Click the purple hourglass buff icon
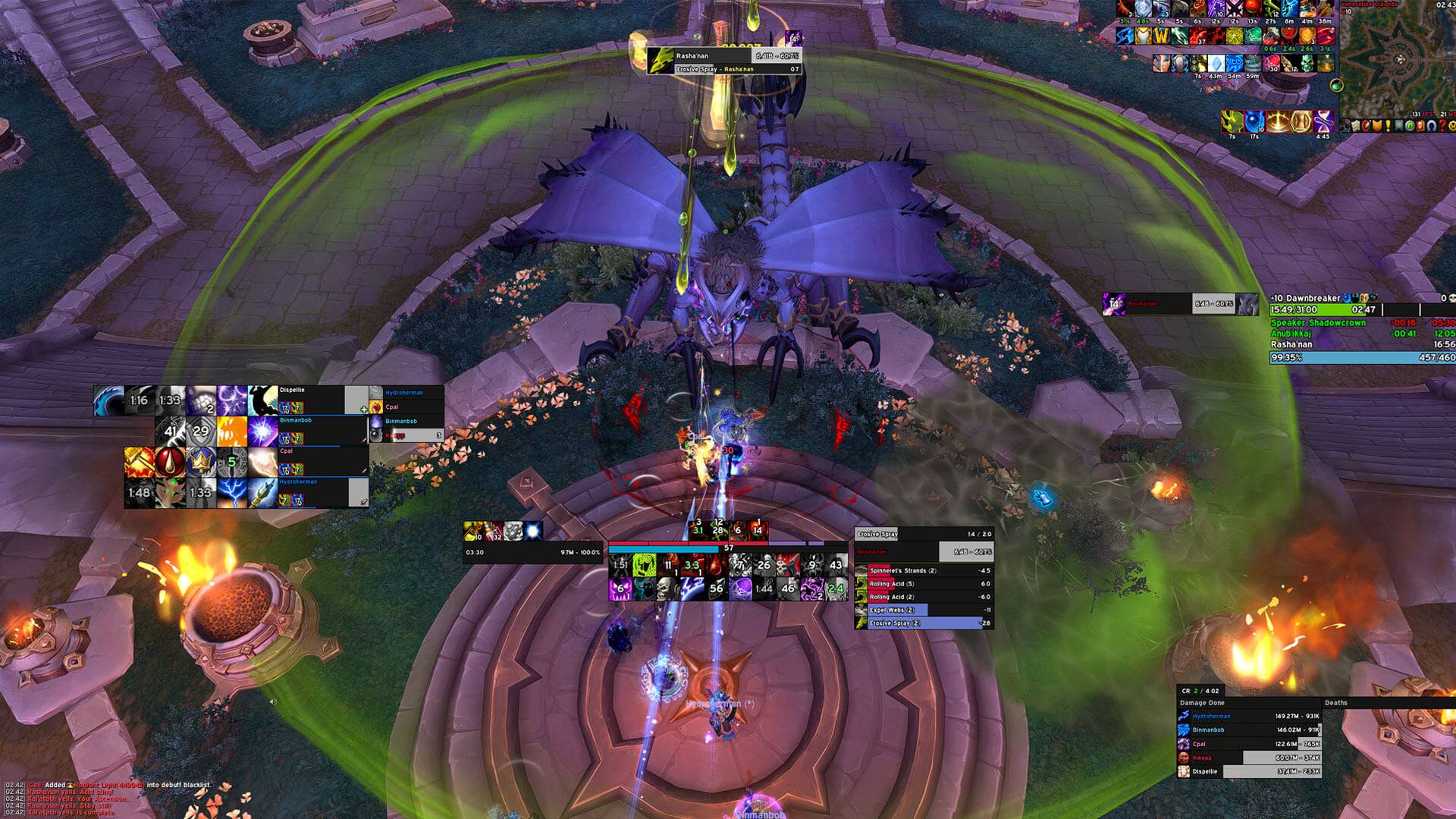This screenshot has width=1456, height=819. (x=1323, y=121)
